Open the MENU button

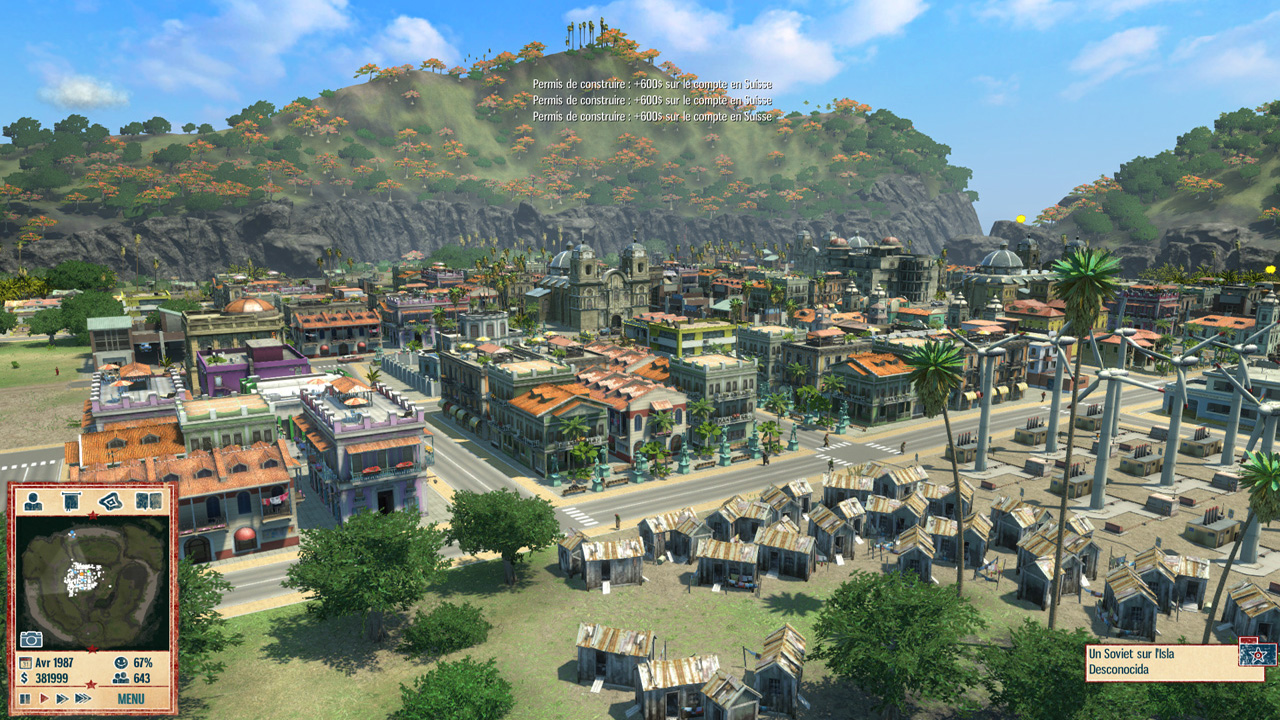coord(131,698)
